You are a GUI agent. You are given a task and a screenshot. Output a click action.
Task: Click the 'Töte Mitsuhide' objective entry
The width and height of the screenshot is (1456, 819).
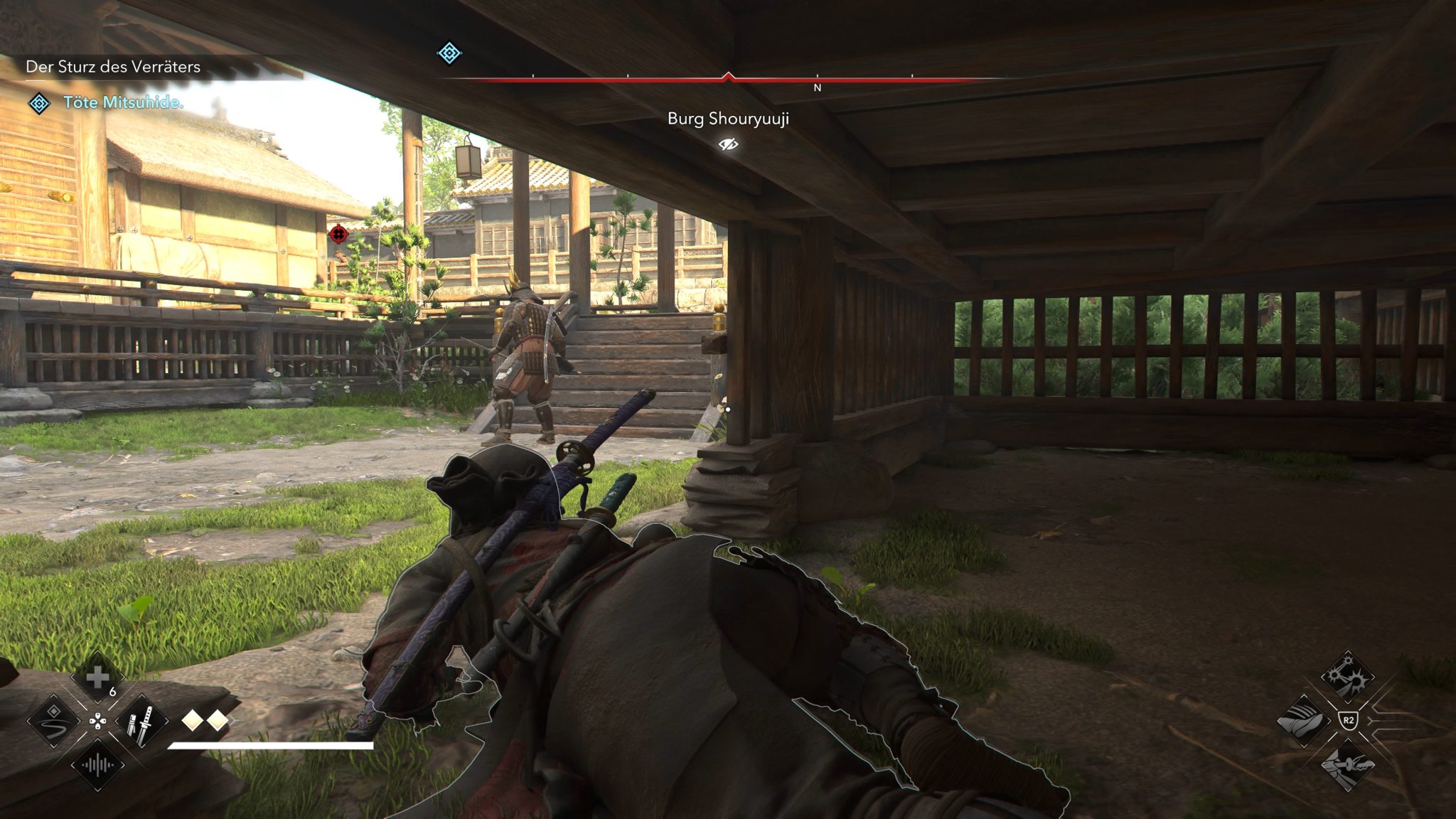pos(123,102)
